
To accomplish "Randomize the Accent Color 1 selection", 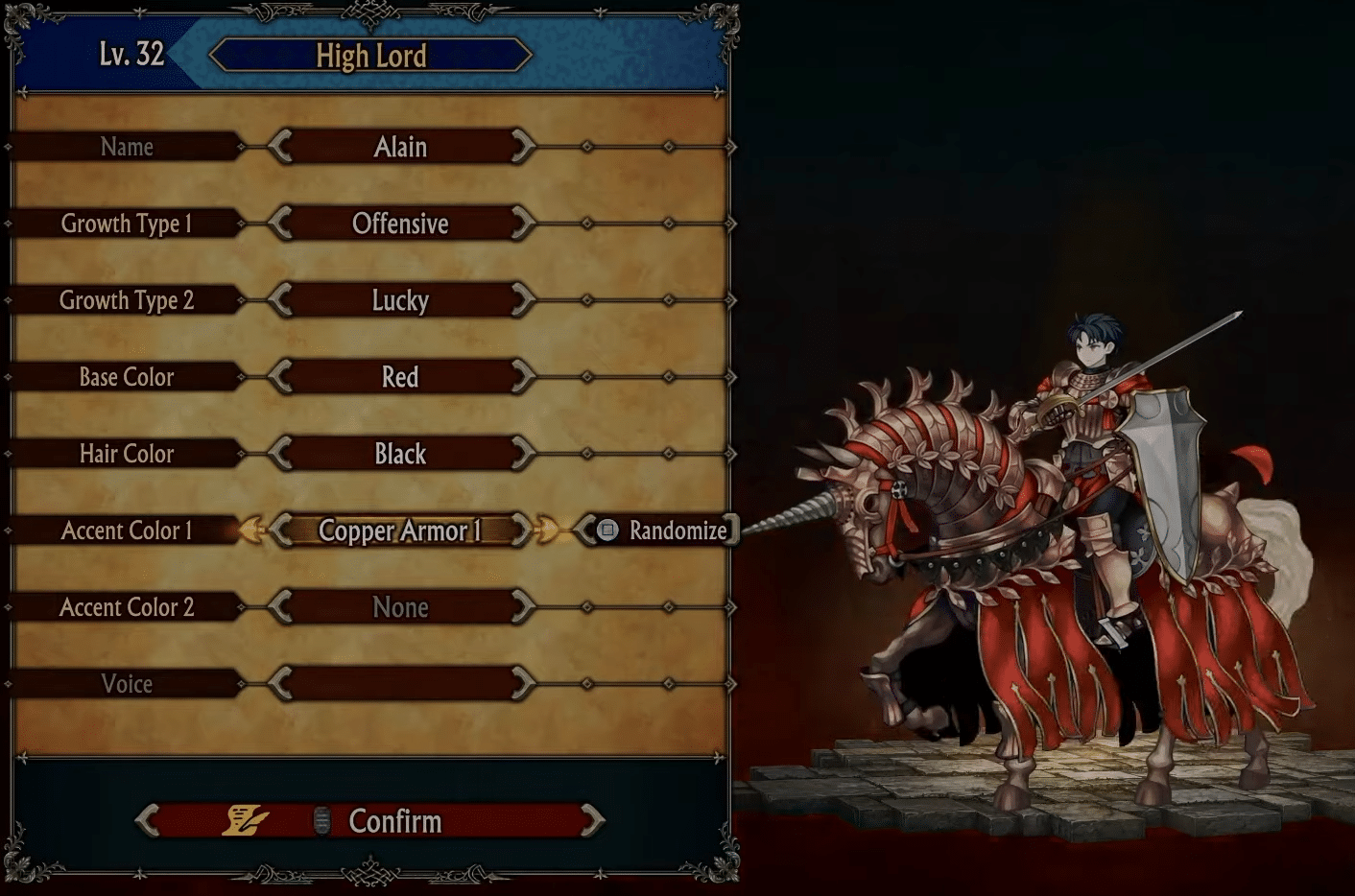I will pyautogui.click(x=661, y=531).
